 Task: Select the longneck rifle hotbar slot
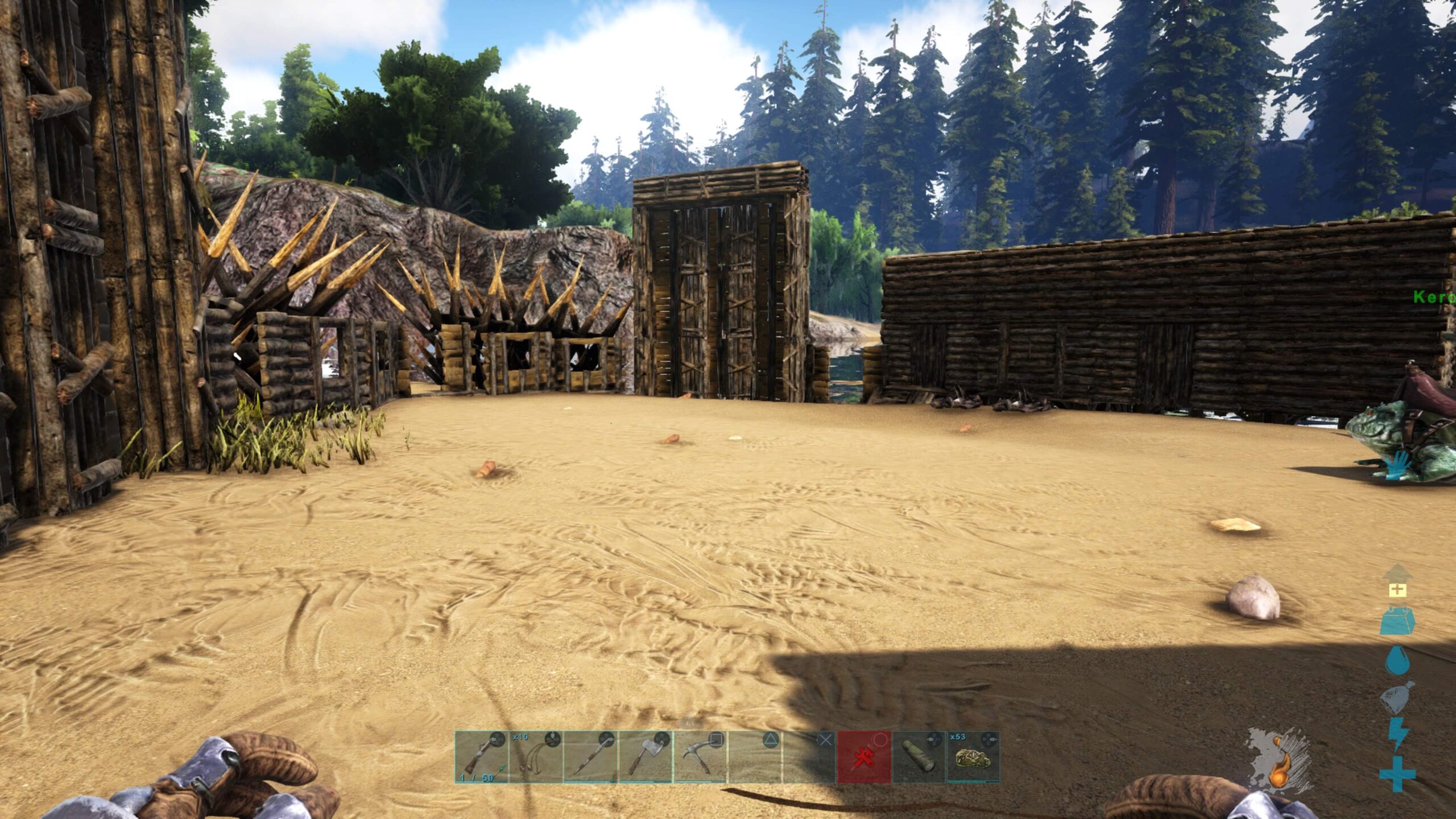[481, 757]
